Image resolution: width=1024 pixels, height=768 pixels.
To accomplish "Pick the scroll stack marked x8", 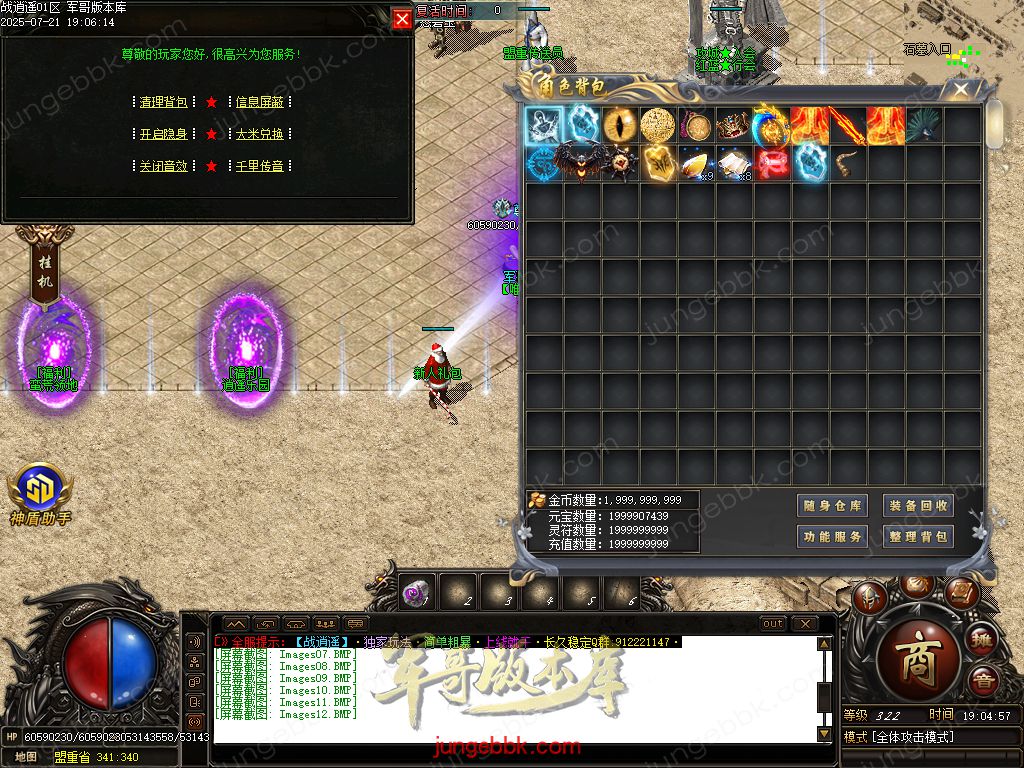I will coord(734,163).
